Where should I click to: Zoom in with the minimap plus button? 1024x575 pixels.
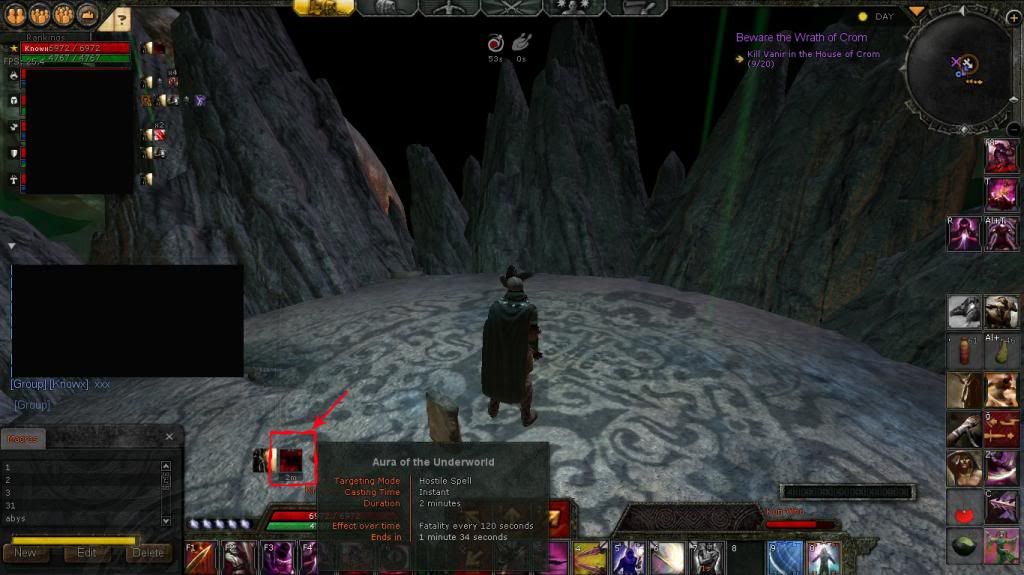pos(1013,18)
